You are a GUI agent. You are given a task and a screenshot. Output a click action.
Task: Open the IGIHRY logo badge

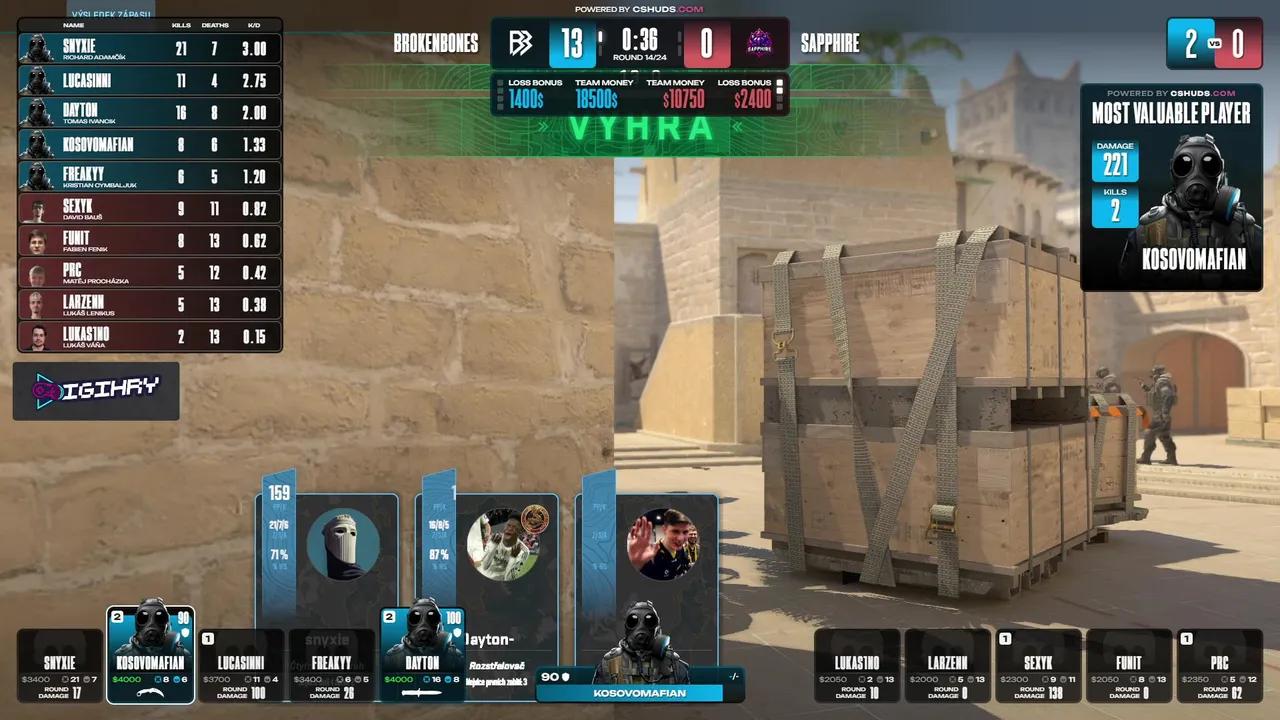pyautogui.click(x=96, y=390)
